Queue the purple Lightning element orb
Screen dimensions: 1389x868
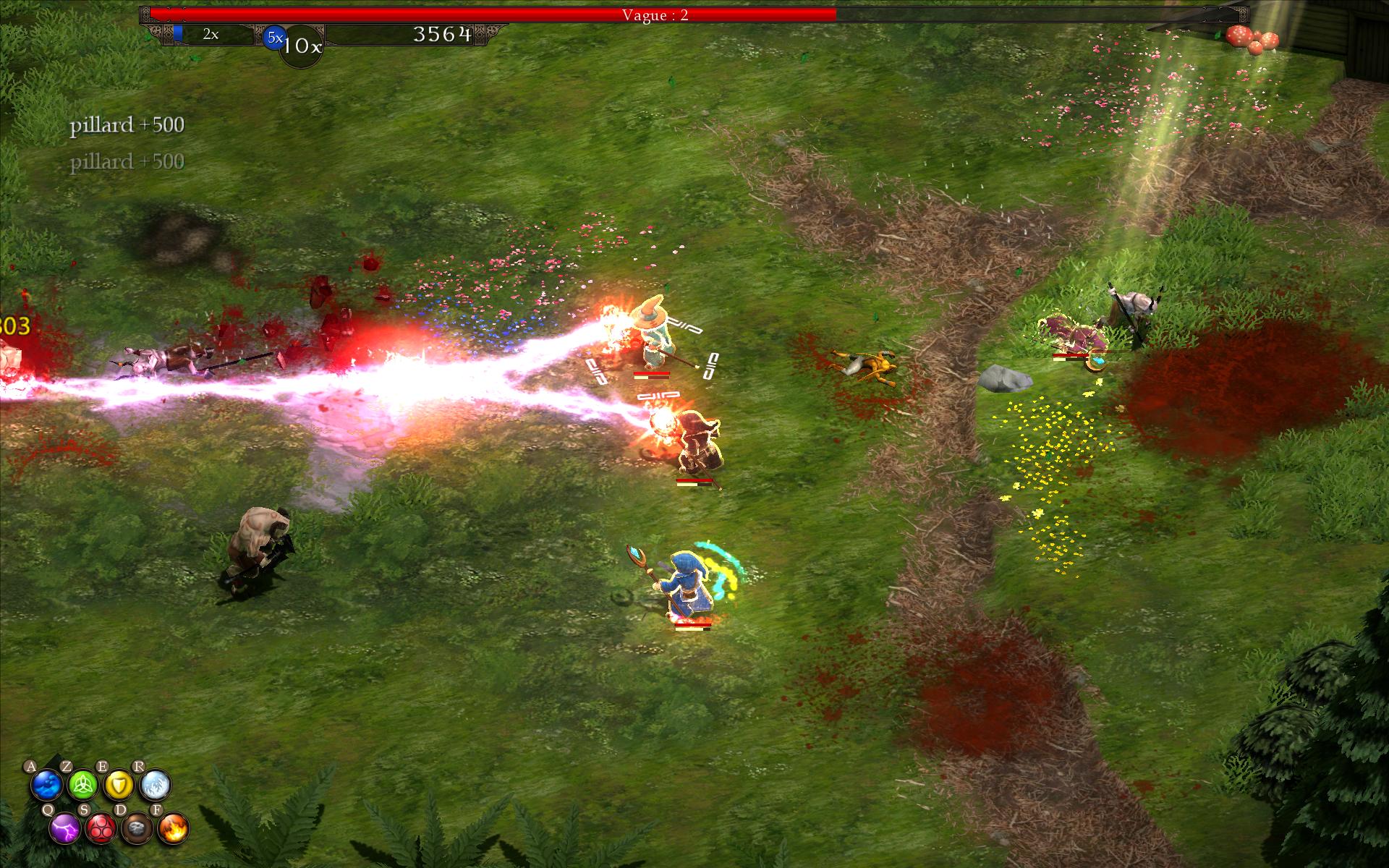(65, 828)
